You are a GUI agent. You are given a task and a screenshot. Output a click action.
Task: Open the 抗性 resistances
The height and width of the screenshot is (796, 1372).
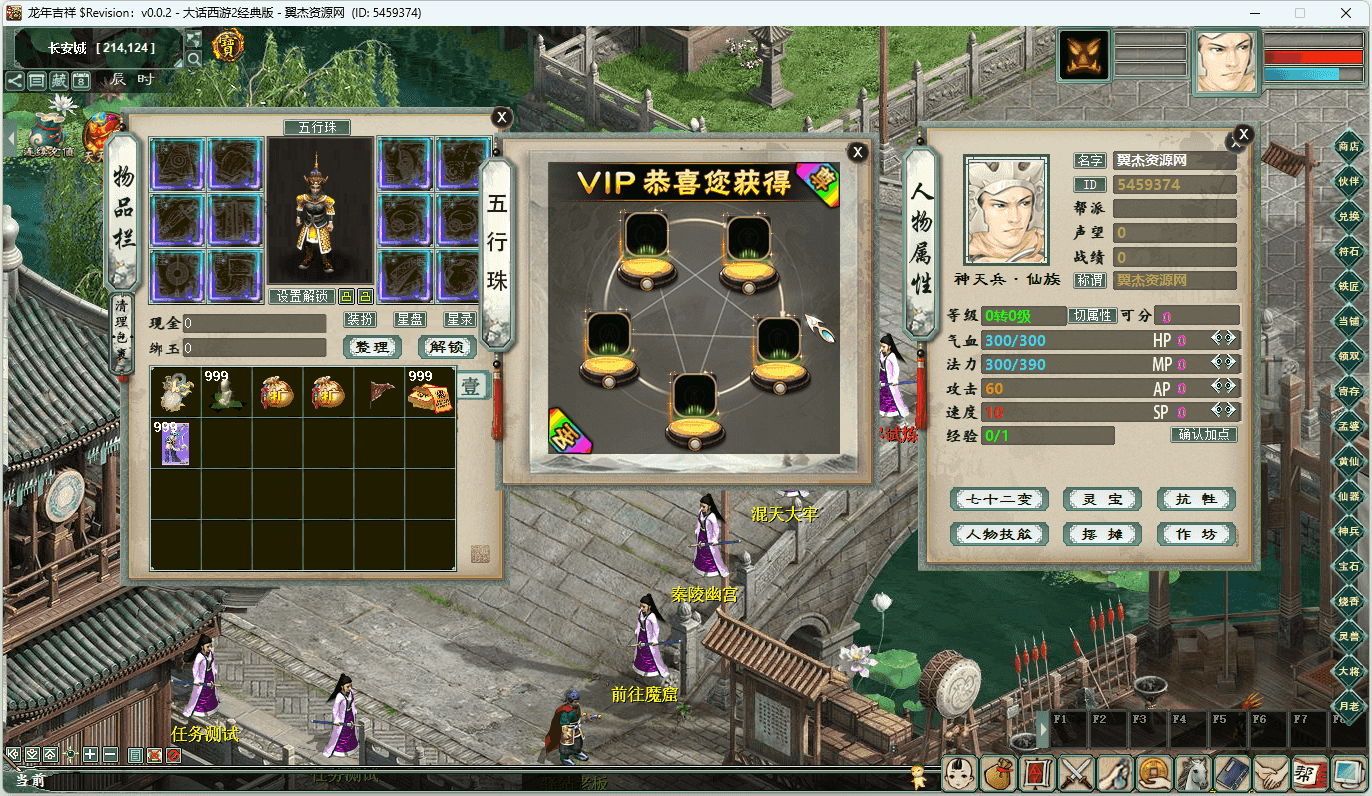[1196, 499]
